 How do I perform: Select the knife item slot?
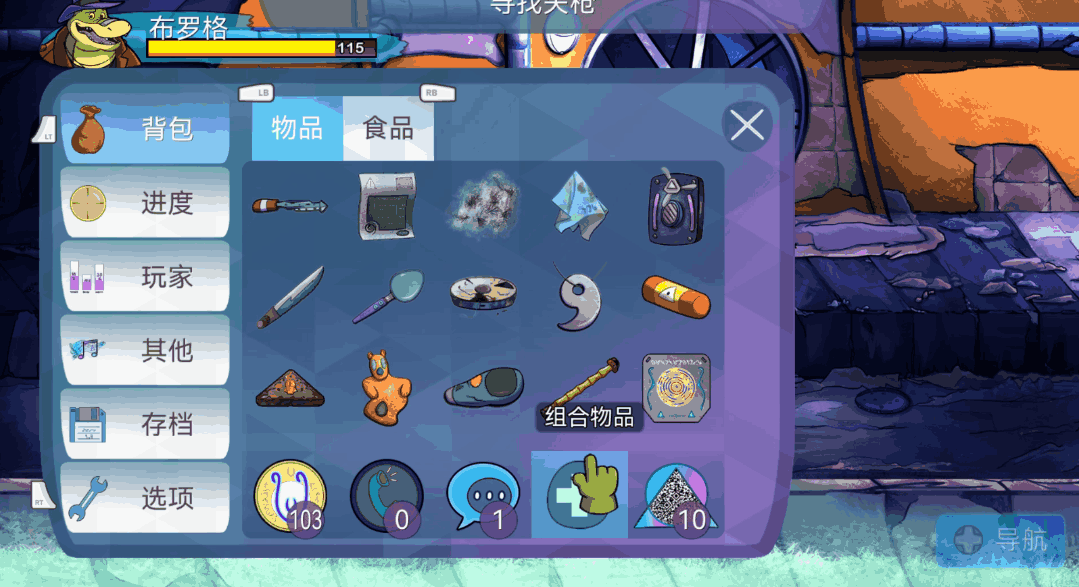click(x=290, y=297)
